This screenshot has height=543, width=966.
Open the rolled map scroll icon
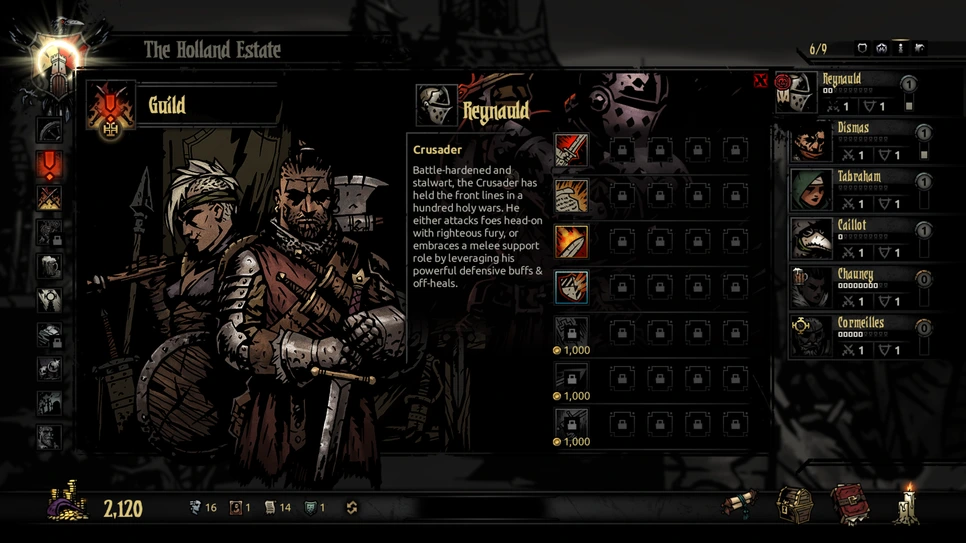(741, 504)
